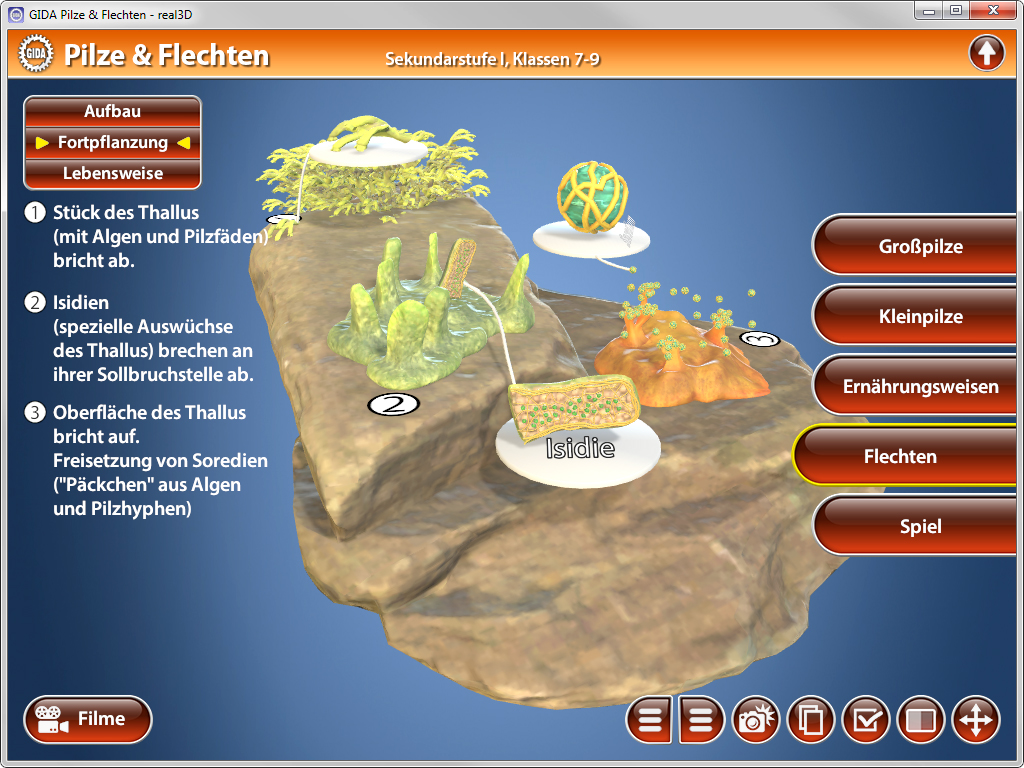The height and width of the screenshot is (768, 1024).
Task: Click the split-panel view icon
Action: coord(920,720)
